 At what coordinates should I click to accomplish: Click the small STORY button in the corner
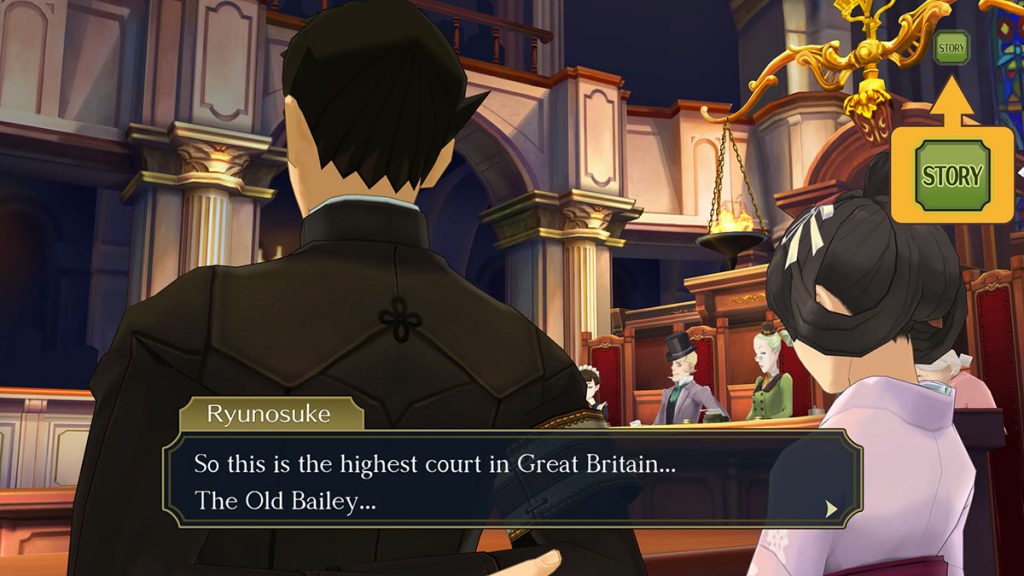pos(951,47)
